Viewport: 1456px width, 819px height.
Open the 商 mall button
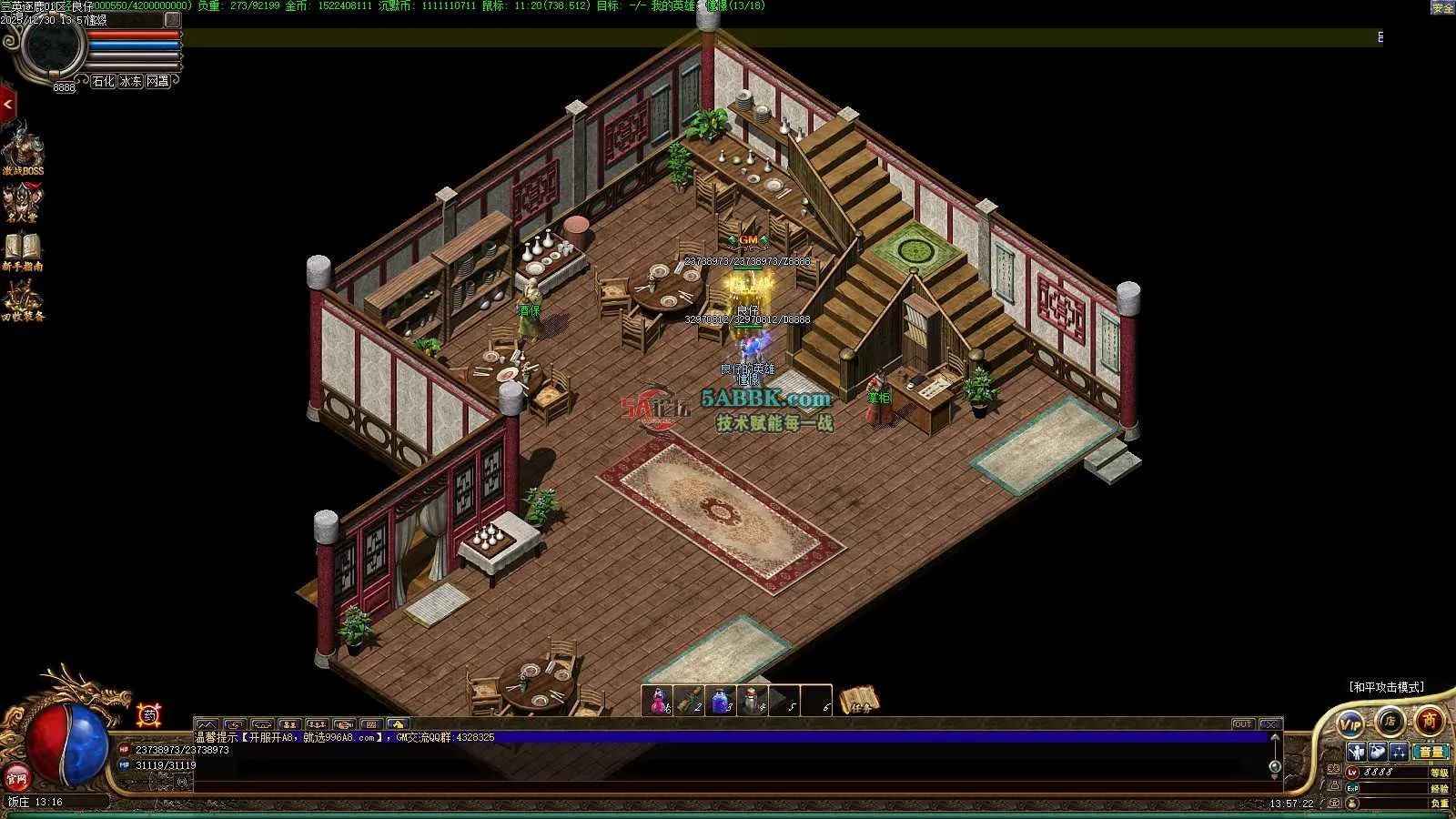(1429, 722)
